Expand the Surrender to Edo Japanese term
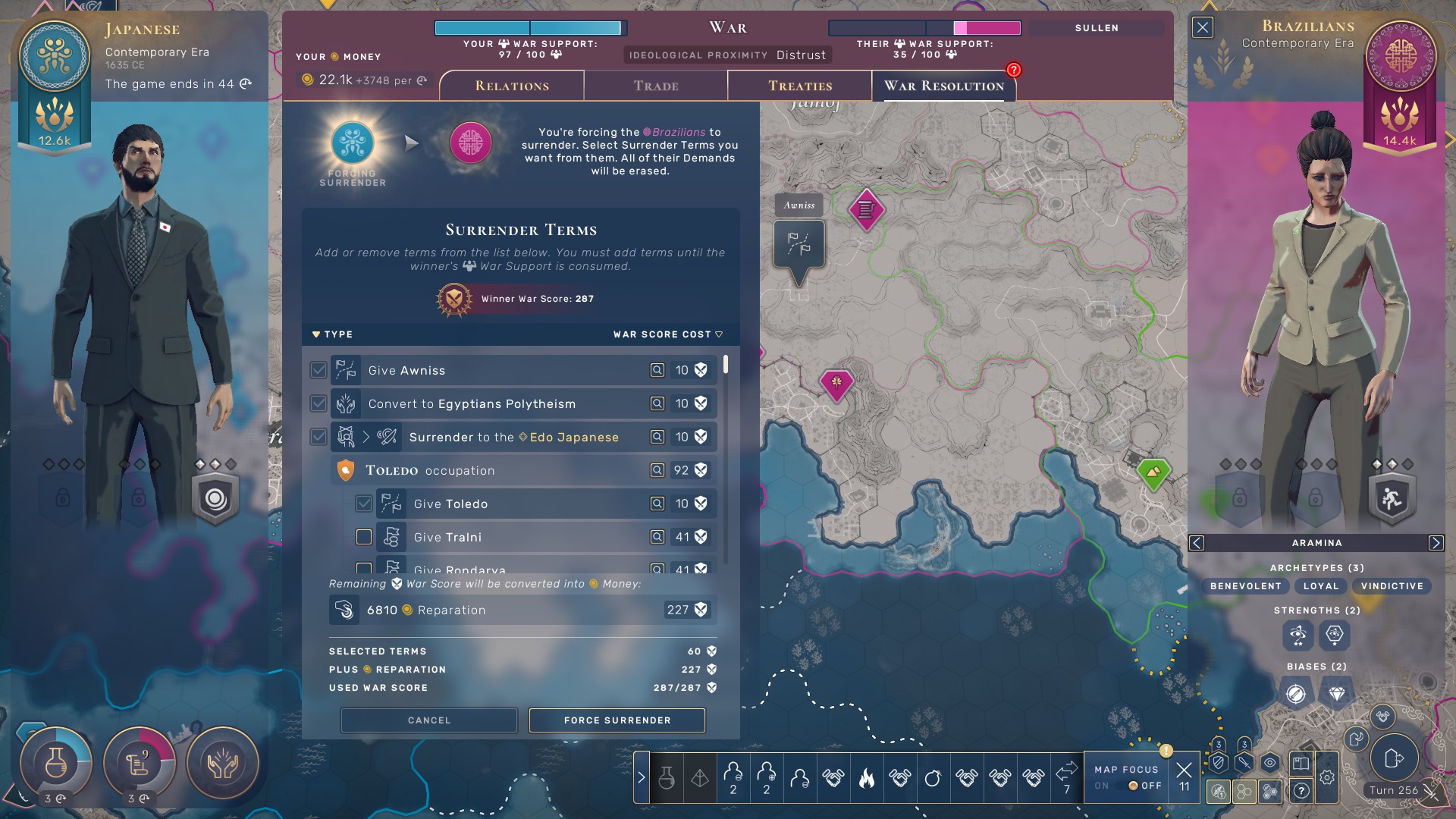 tap(366, 437)
